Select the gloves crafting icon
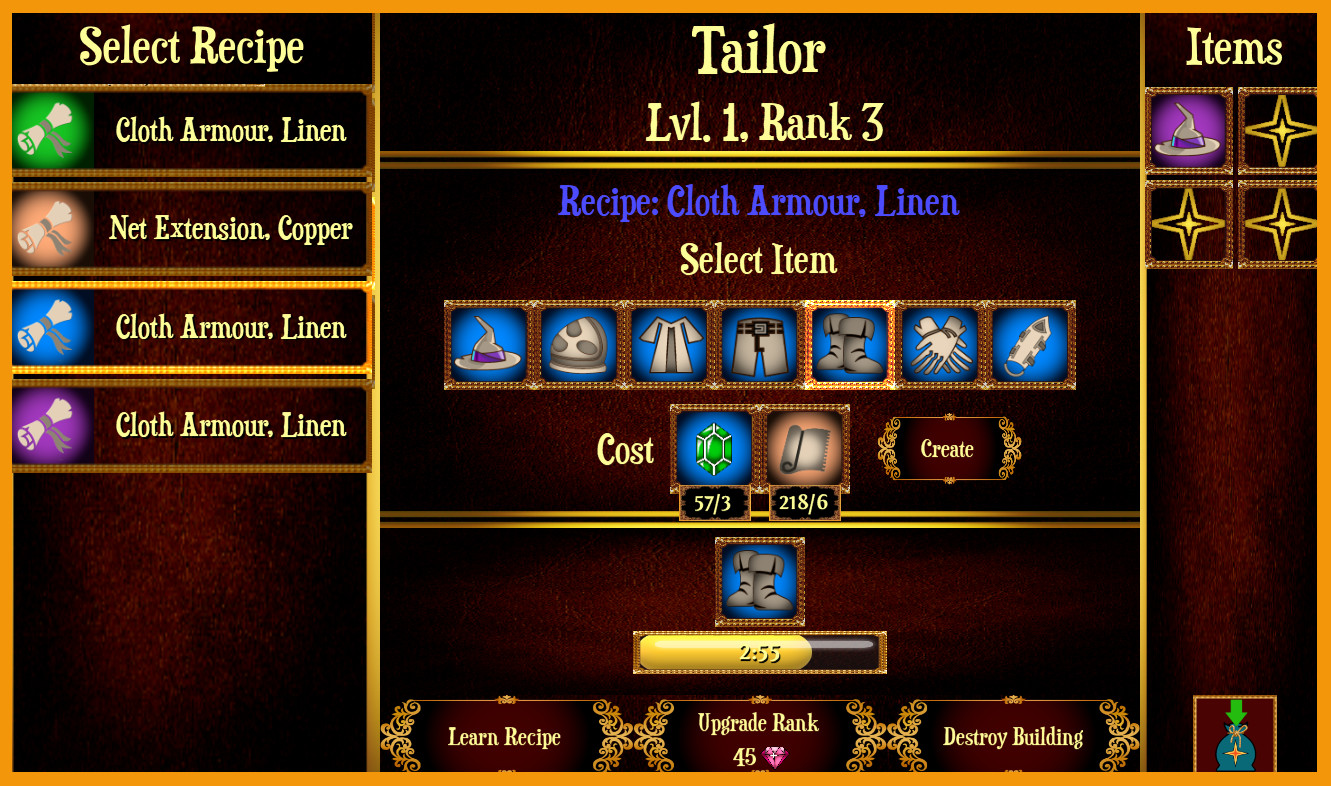 [x=938, y=344]
